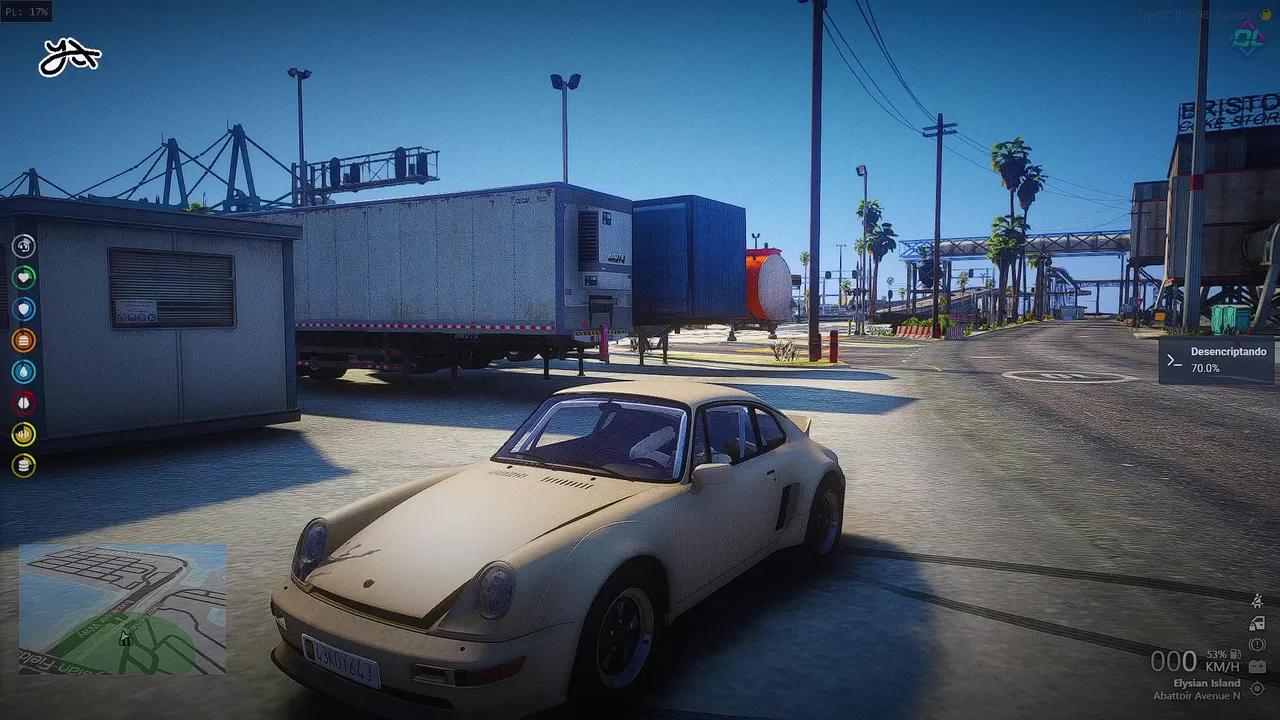The width and height of the screenshot is (1280, 720).
Task: Click the headset icon atop the status column
Action: coord(23,246)
